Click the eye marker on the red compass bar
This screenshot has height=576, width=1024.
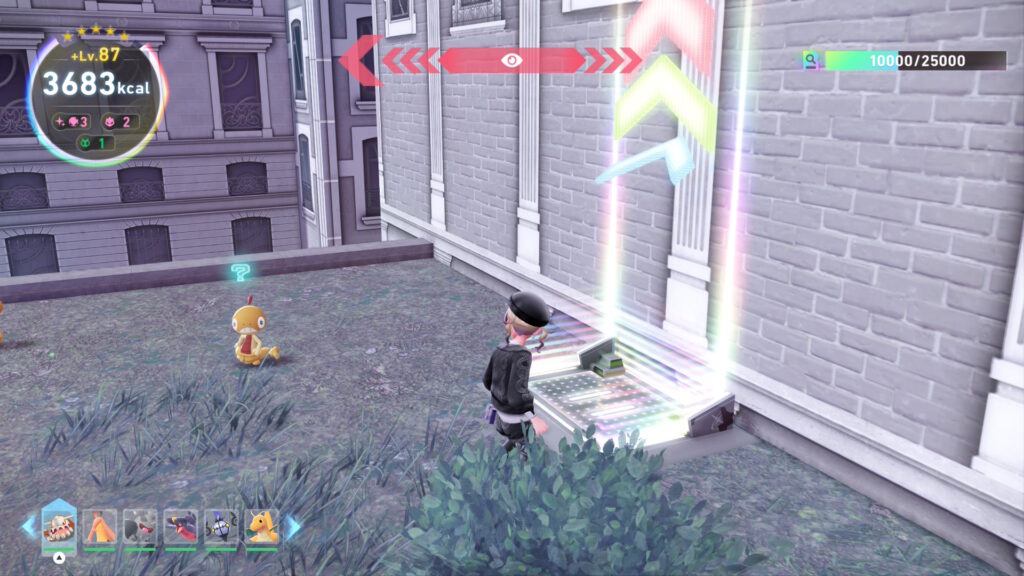(511, 61)
